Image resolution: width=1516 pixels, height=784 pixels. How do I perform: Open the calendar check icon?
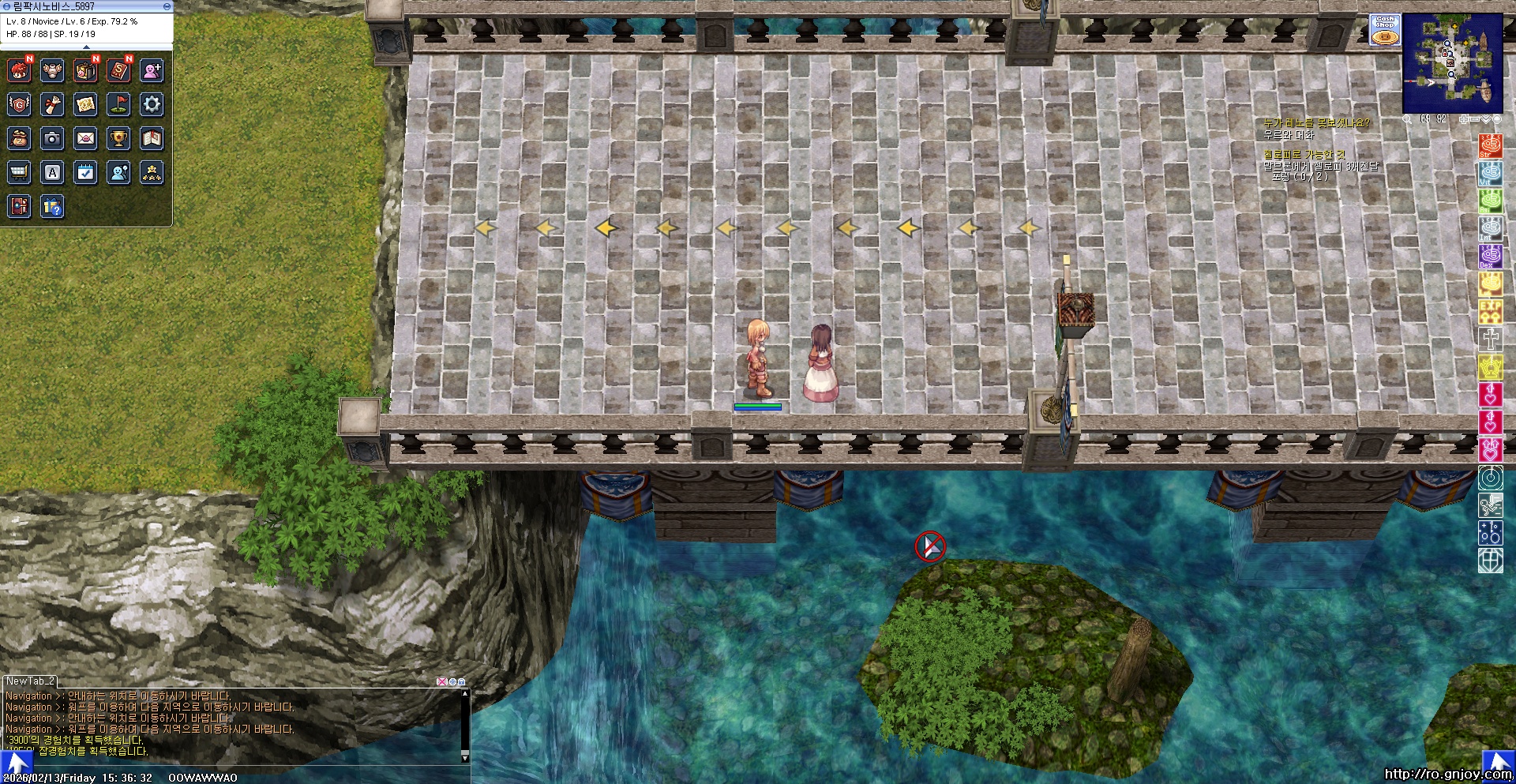[85, 172]
